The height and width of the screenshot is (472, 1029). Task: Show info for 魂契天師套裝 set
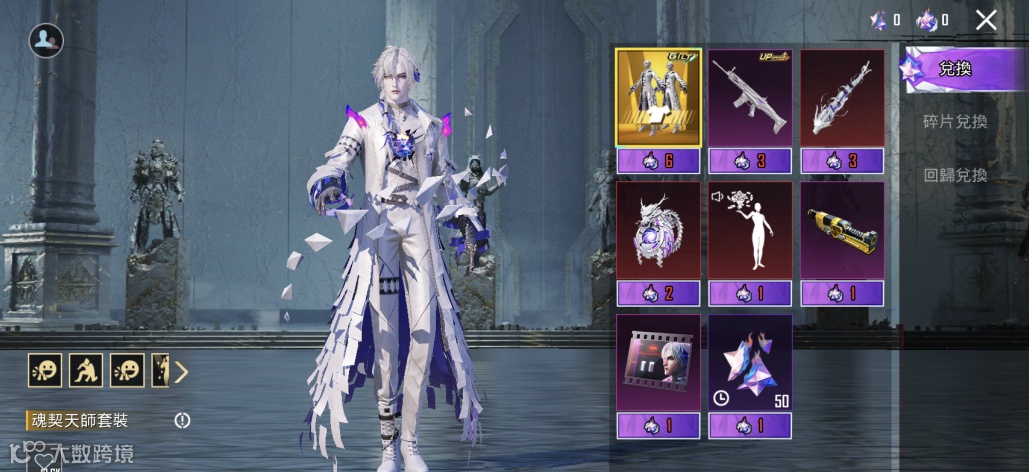point(182,421)
